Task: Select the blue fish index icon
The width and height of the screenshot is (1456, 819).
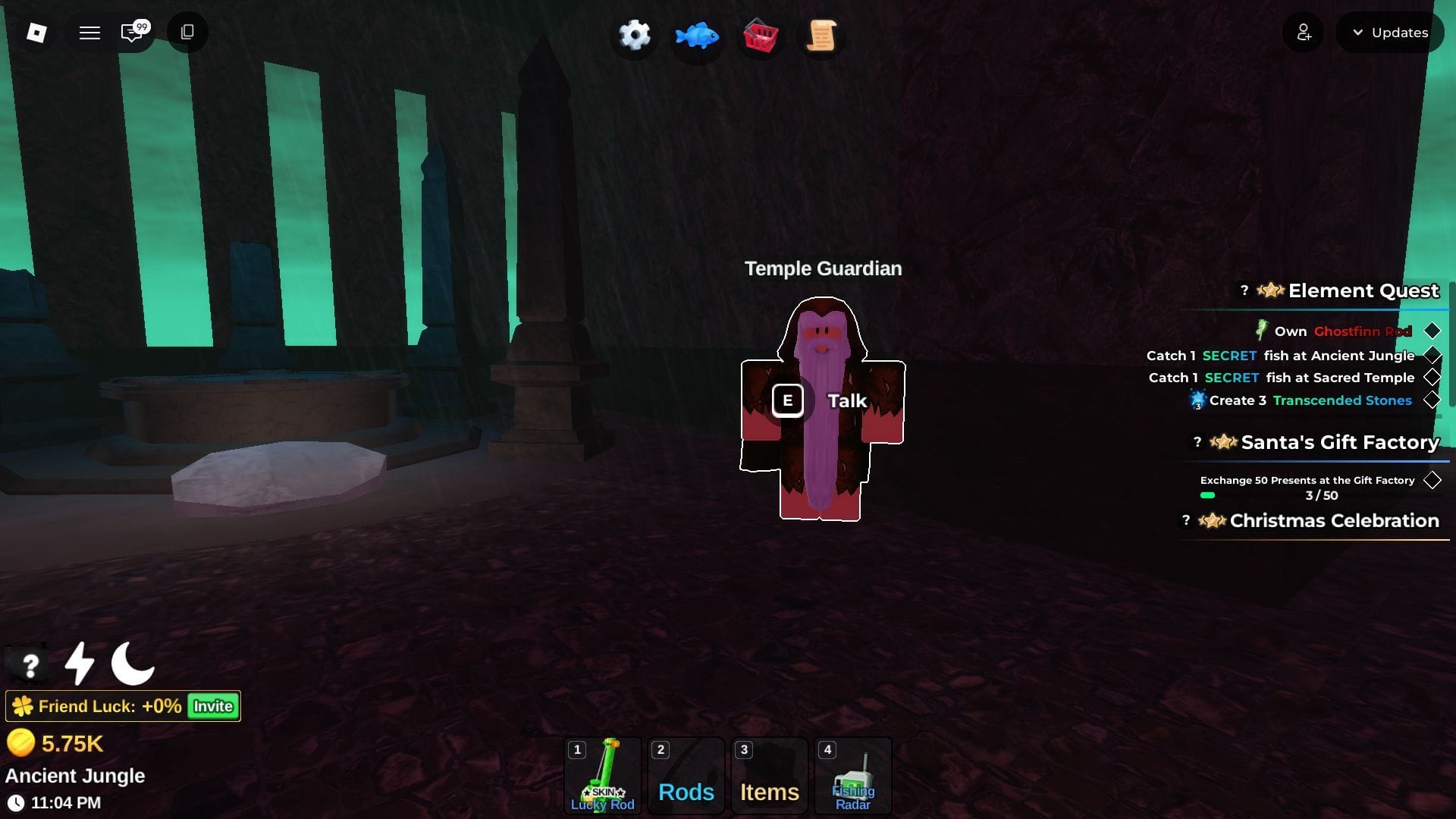Action: tap(696, 35)
